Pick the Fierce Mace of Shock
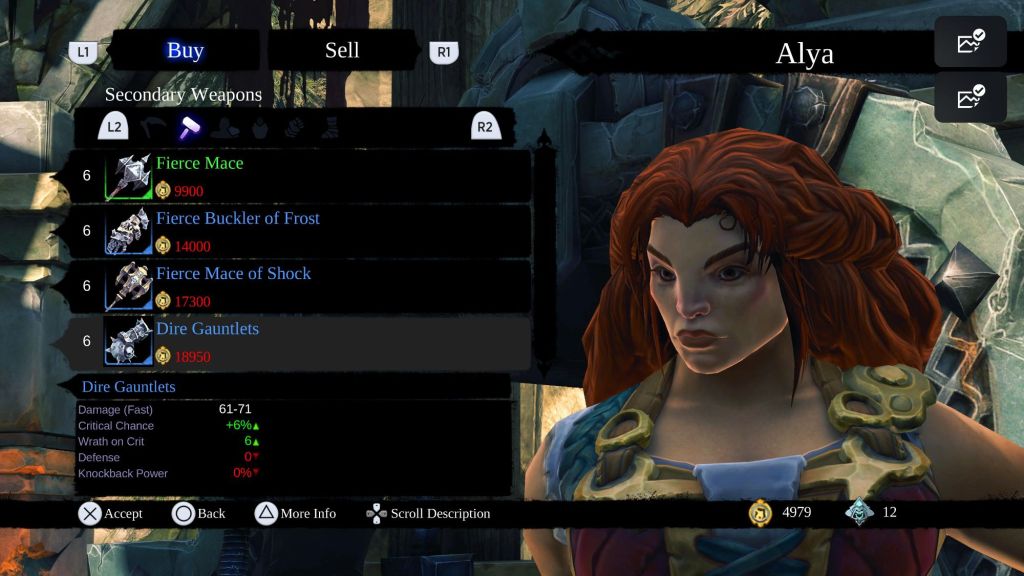Screen dimensions: 1024x576 coord(290,286)
